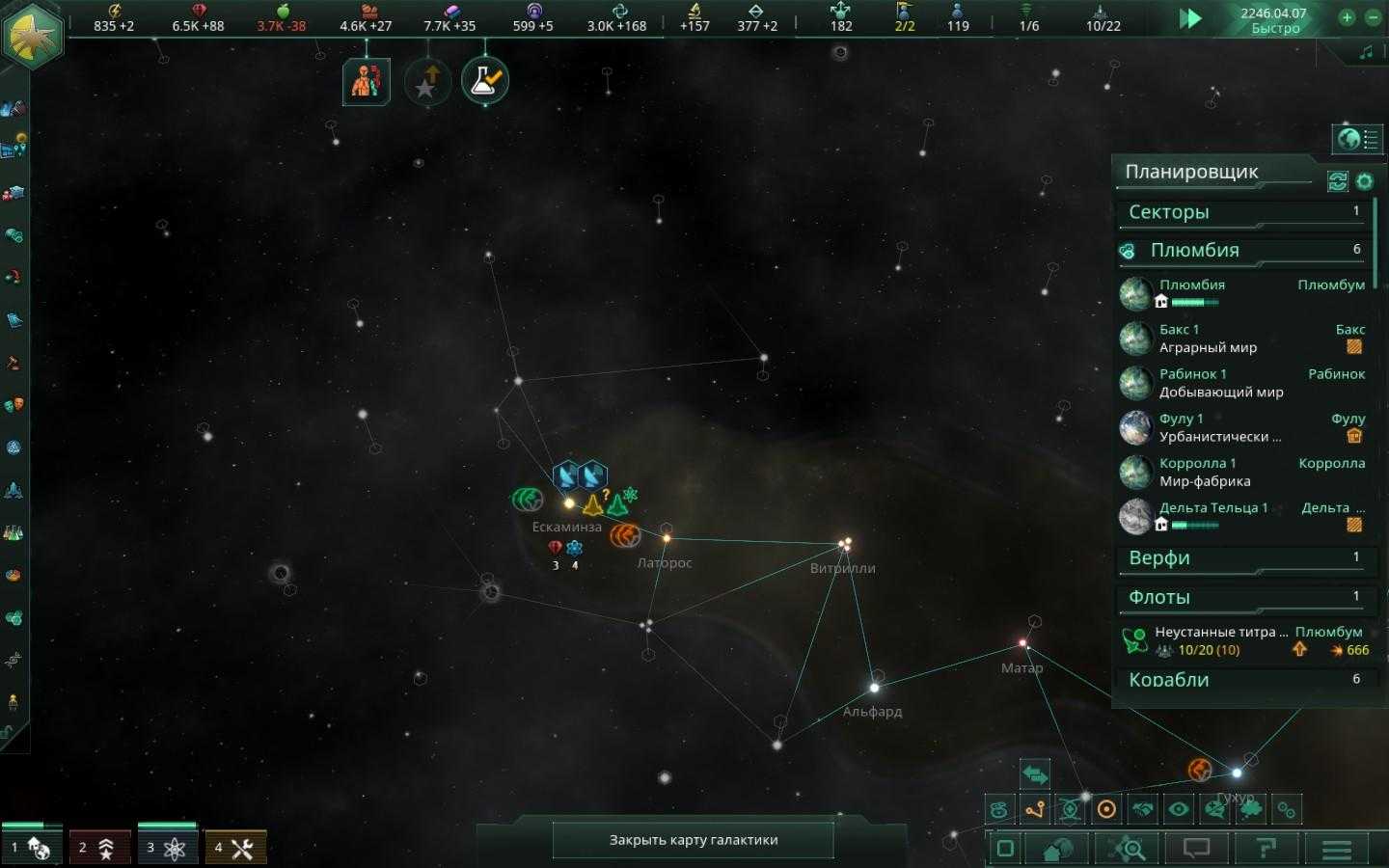Open Фулу 1 planet from the outliner

point(1244,427)
